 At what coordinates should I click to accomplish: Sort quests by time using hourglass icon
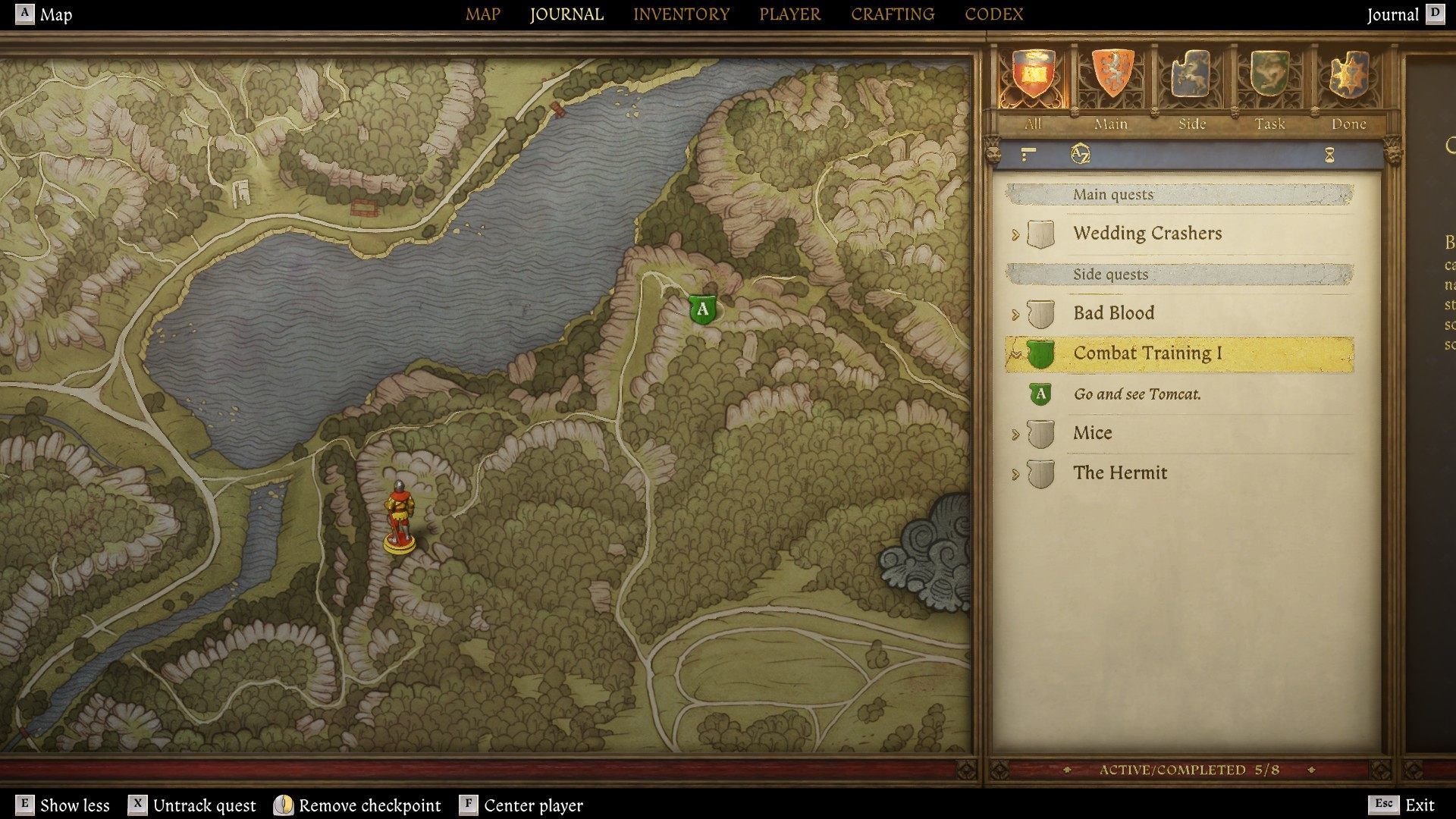(x=1329, y=155)
